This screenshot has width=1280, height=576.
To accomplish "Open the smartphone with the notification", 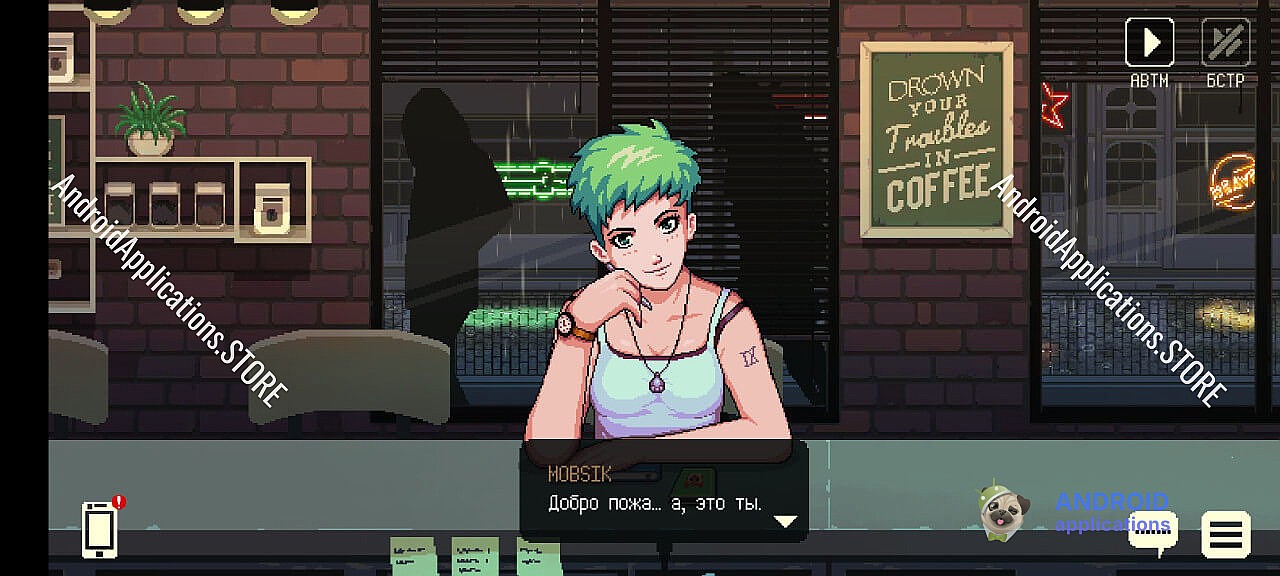I will click(99, 529).
